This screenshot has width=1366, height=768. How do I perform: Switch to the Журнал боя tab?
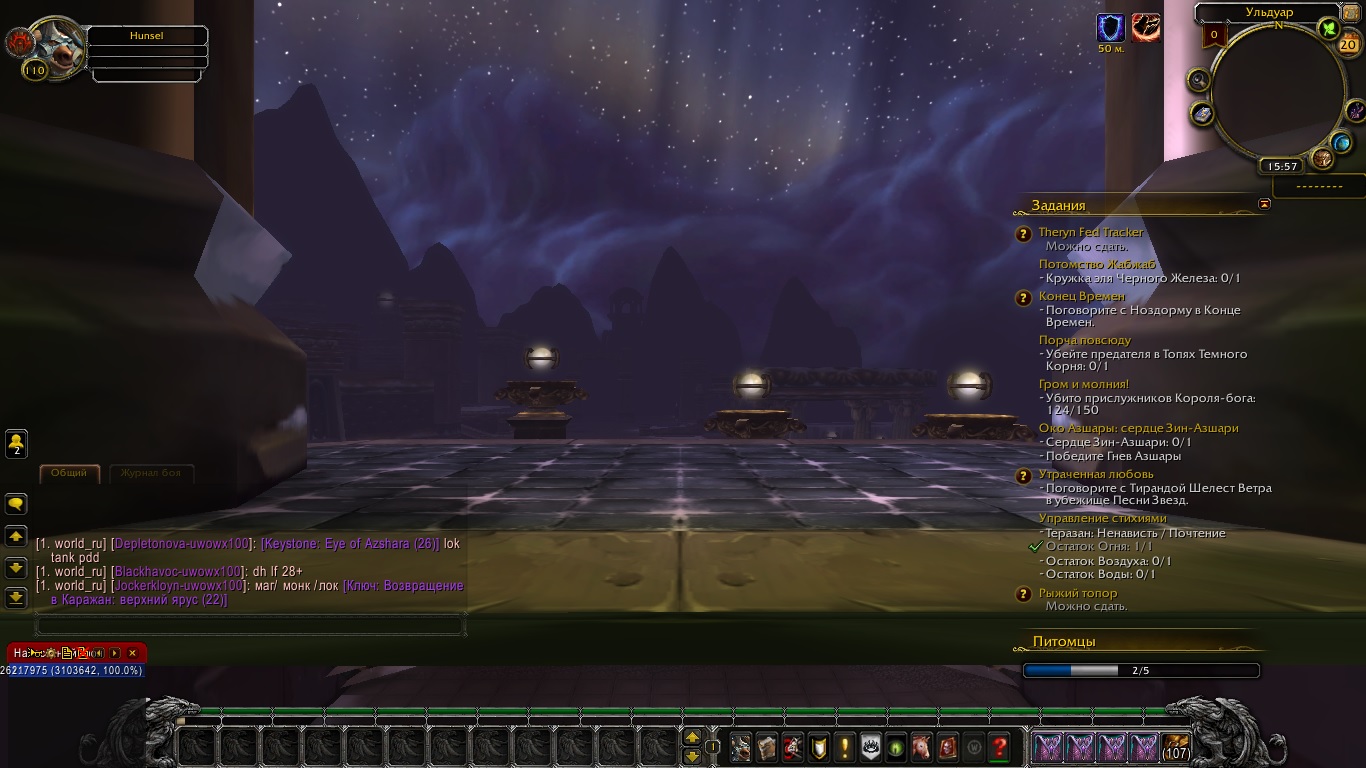coord(150,473)
